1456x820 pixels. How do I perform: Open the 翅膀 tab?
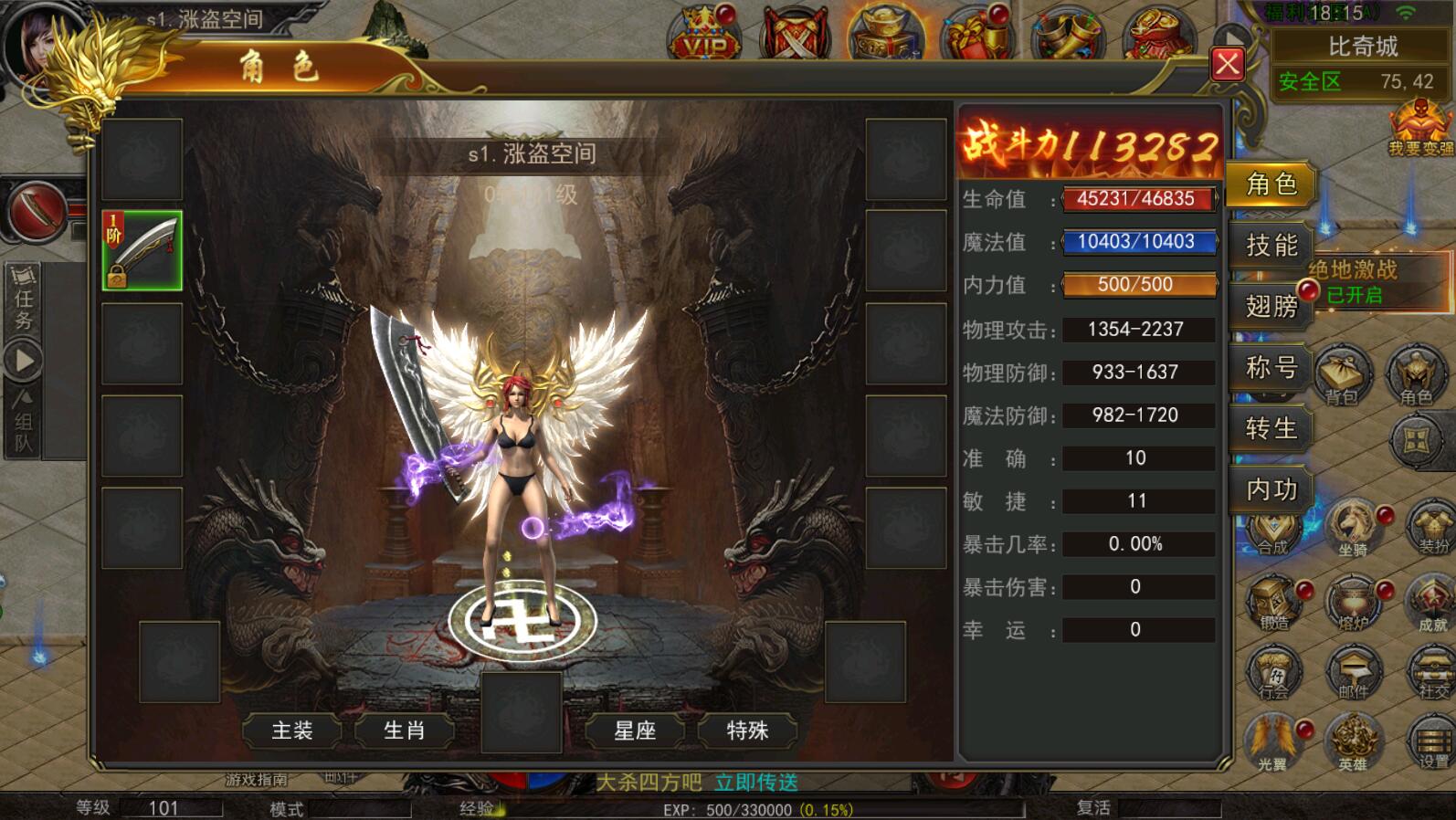pyautogui.click(x=1271, y=306)
